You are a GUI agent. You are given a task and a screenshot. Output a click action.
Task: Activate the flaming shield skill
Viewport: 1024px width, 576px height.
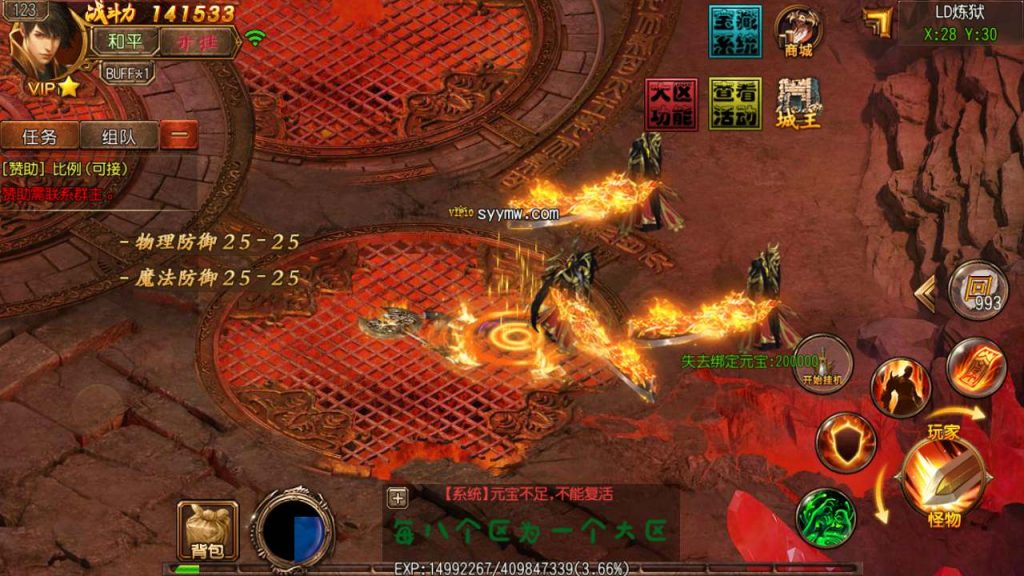pos(845,443)
